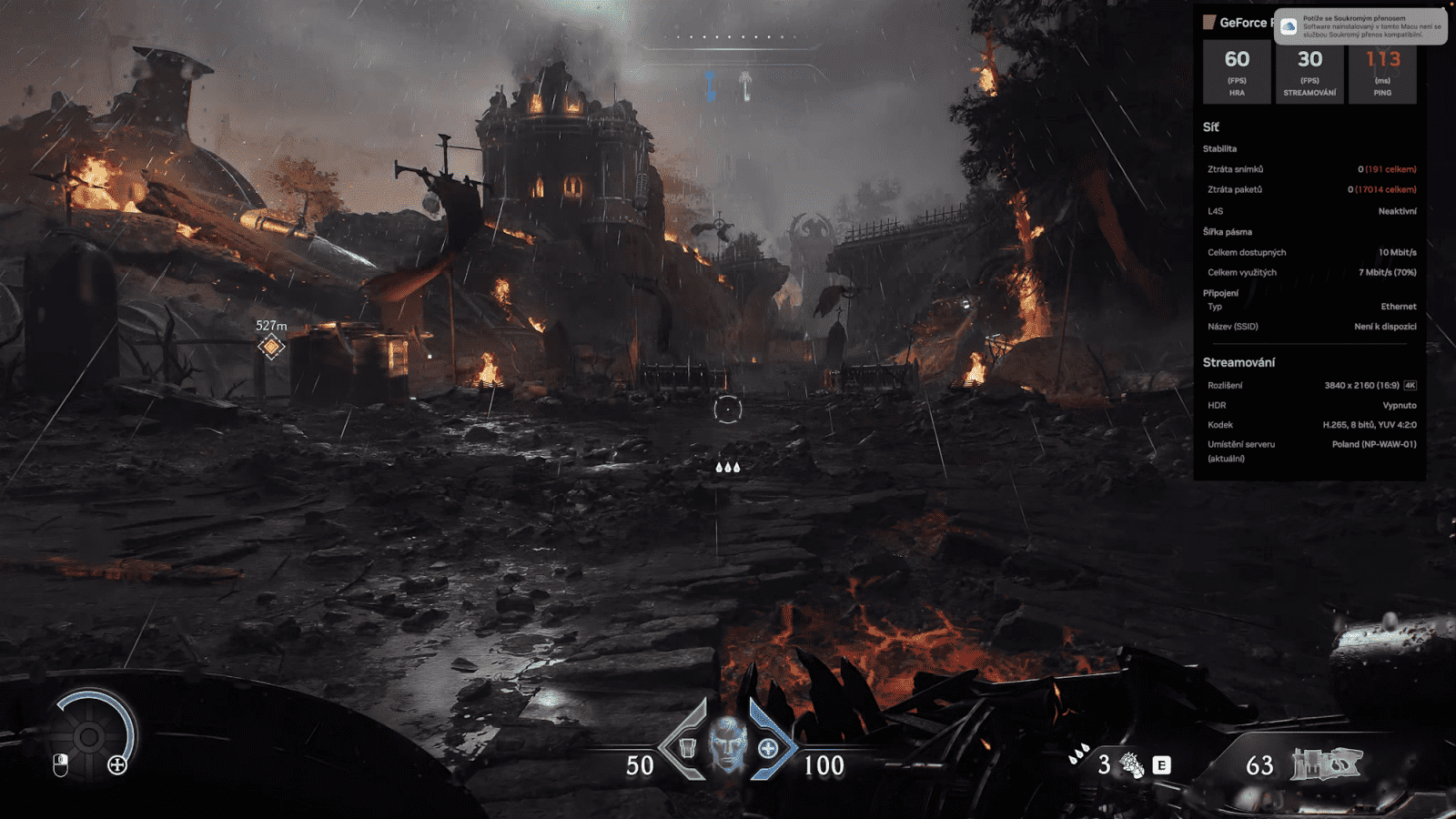Open the private relay issue notification
This screenshot has width=1456, height=819.
tap(1360, 26)
